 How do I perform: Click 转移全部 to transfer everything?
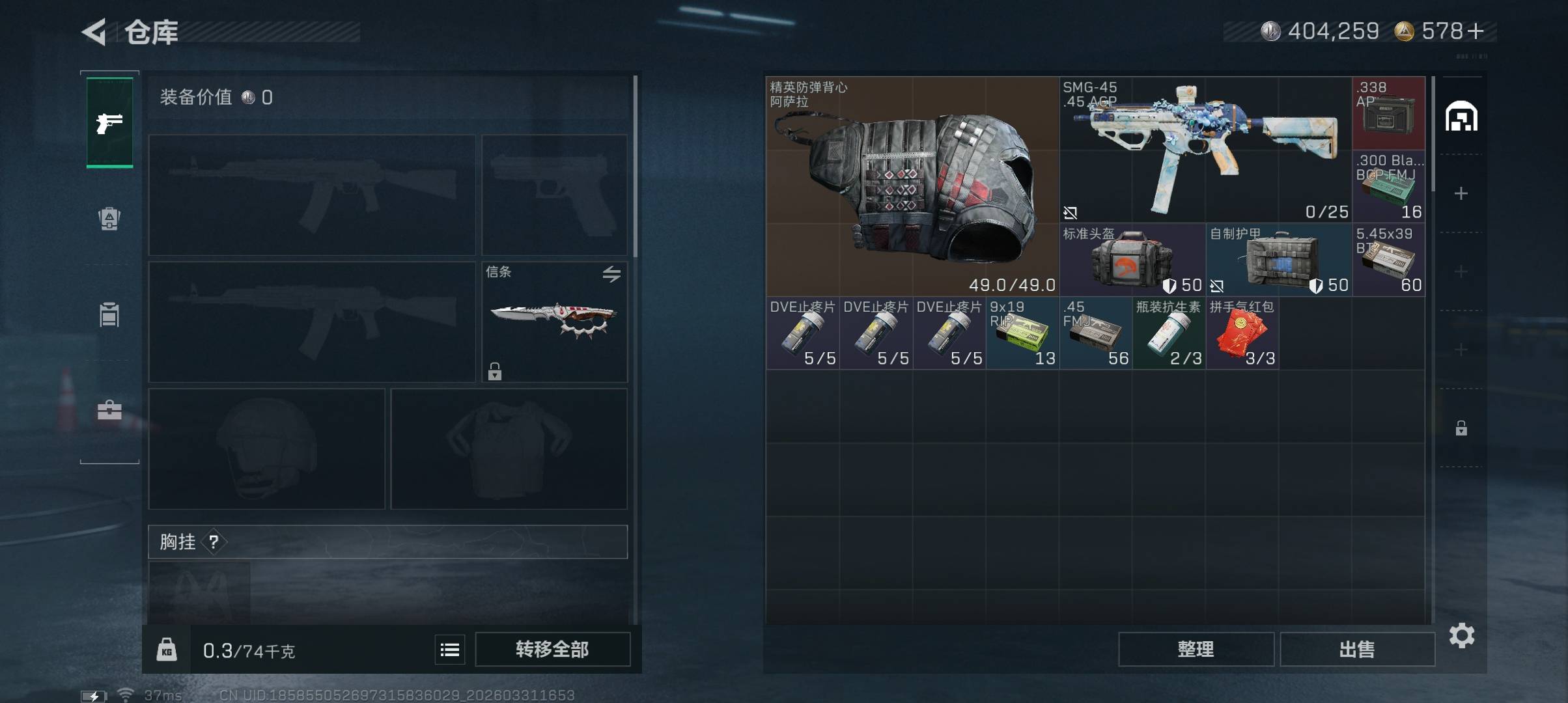(552, 649)
